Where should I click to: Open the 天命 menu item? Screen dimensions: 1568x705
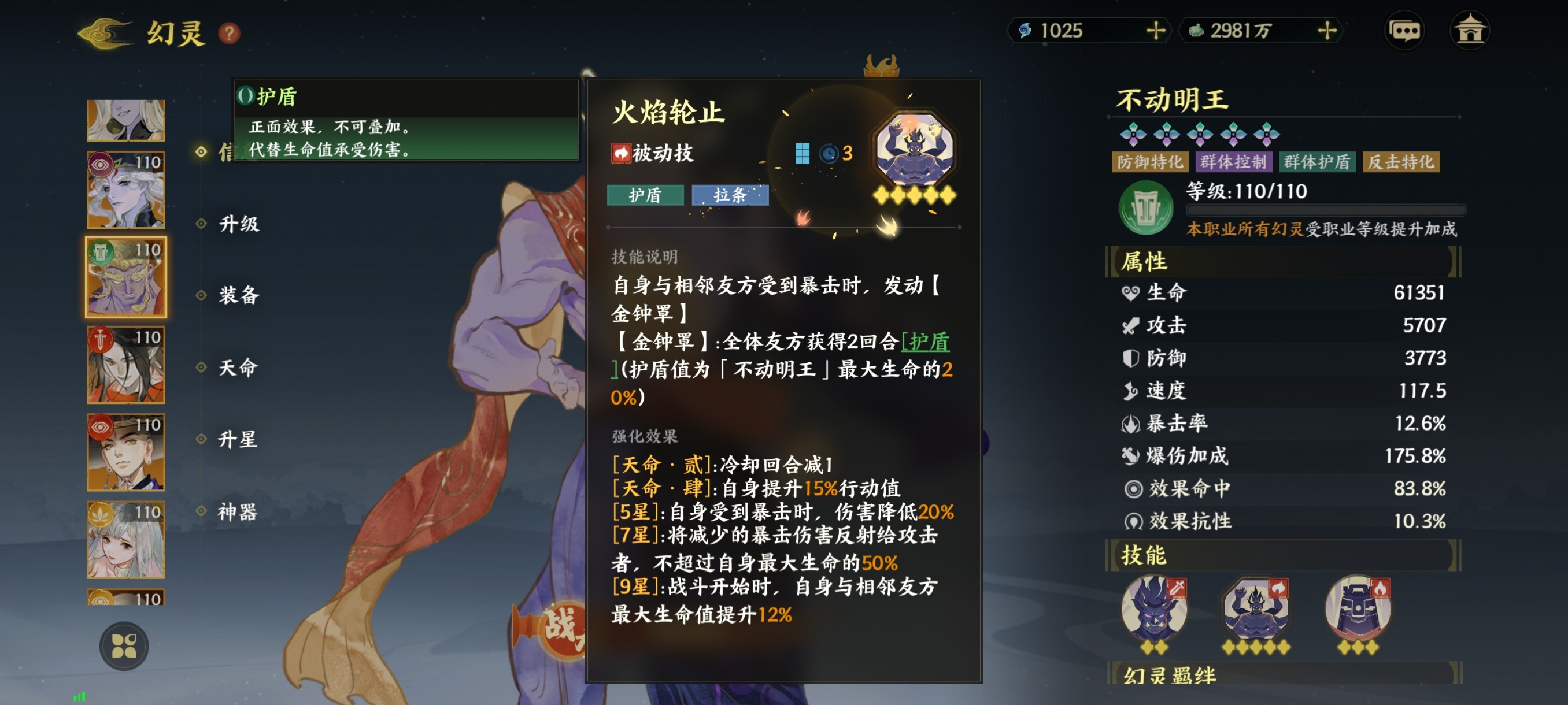click(239, 368)
